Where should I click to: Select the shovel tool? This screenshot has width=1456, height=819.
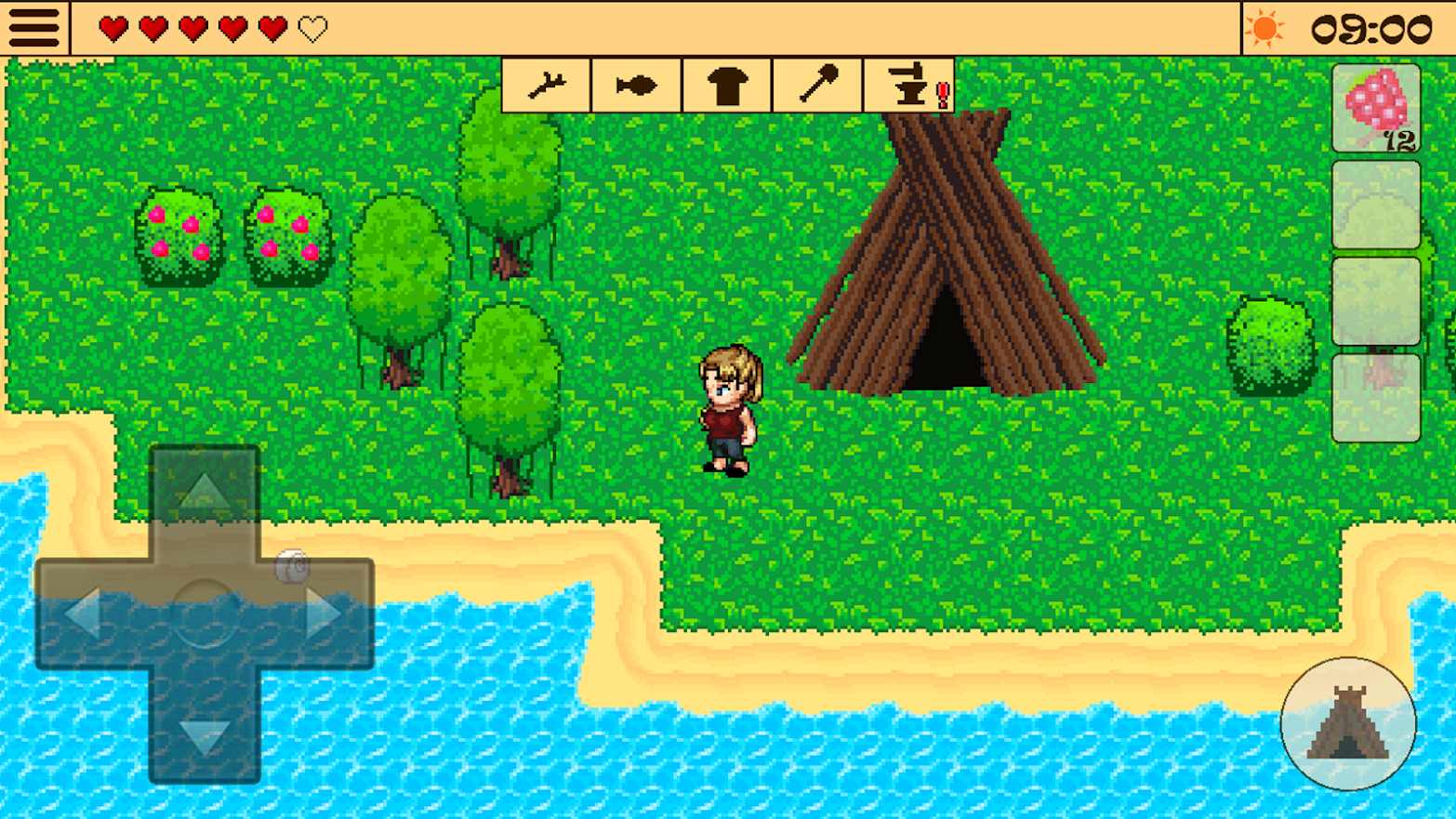(x=815, y=85)
